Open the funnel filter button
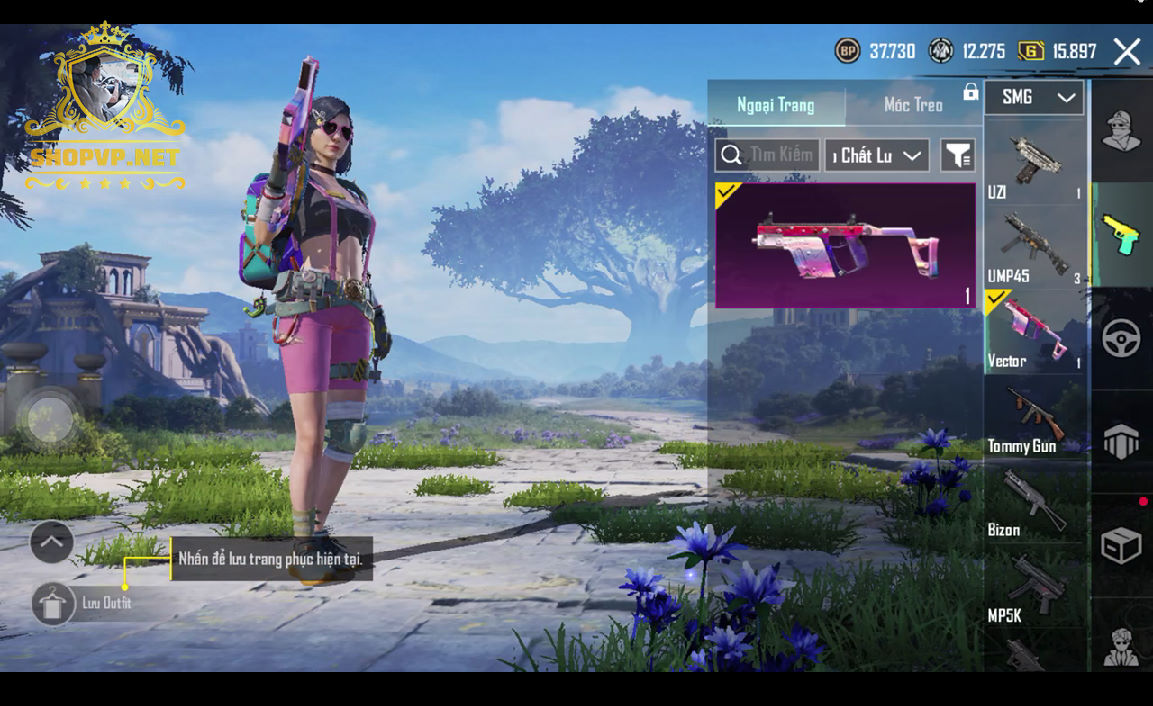1153x706 pixels. [x=958, y=156]
